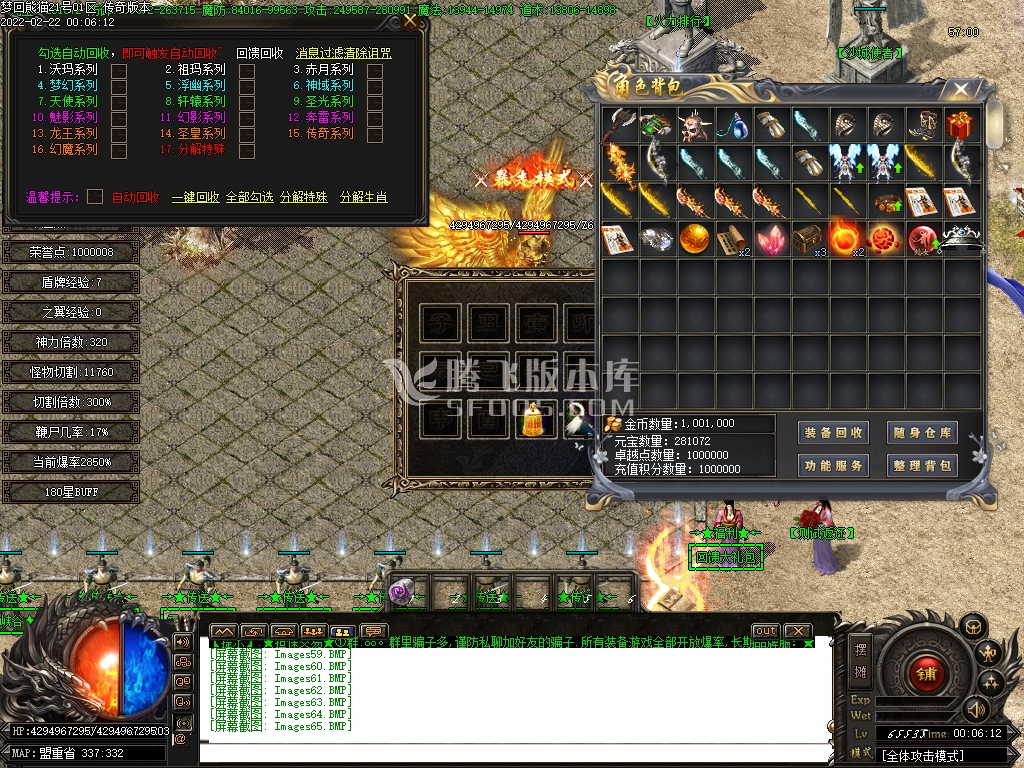Select 全部勾选 to check all series
The width and height of the screenshot is (1024, 768).
point(249,198)
